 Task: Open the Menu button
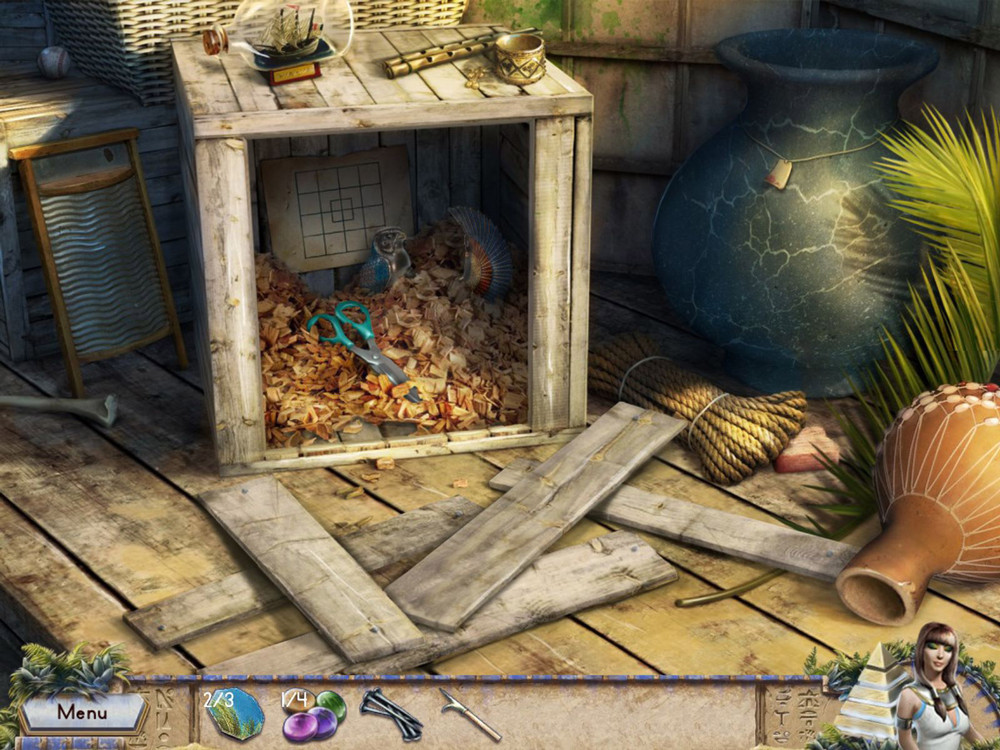click(x=82, y=713)
